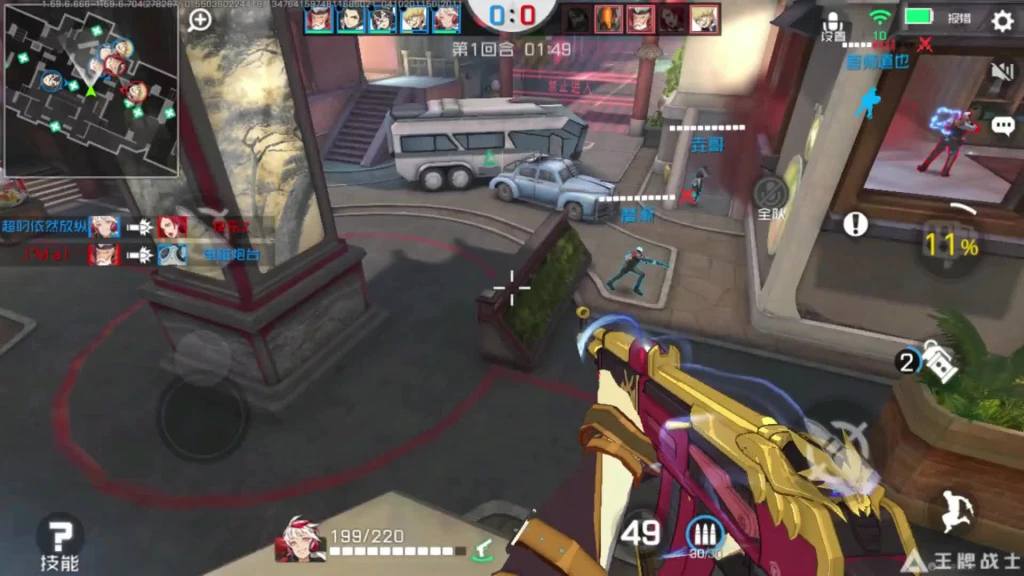This screenshot has height=576, width=1024.
Task: Open the 设置 microphone voice settings
Action: click(x=833, y=26)
